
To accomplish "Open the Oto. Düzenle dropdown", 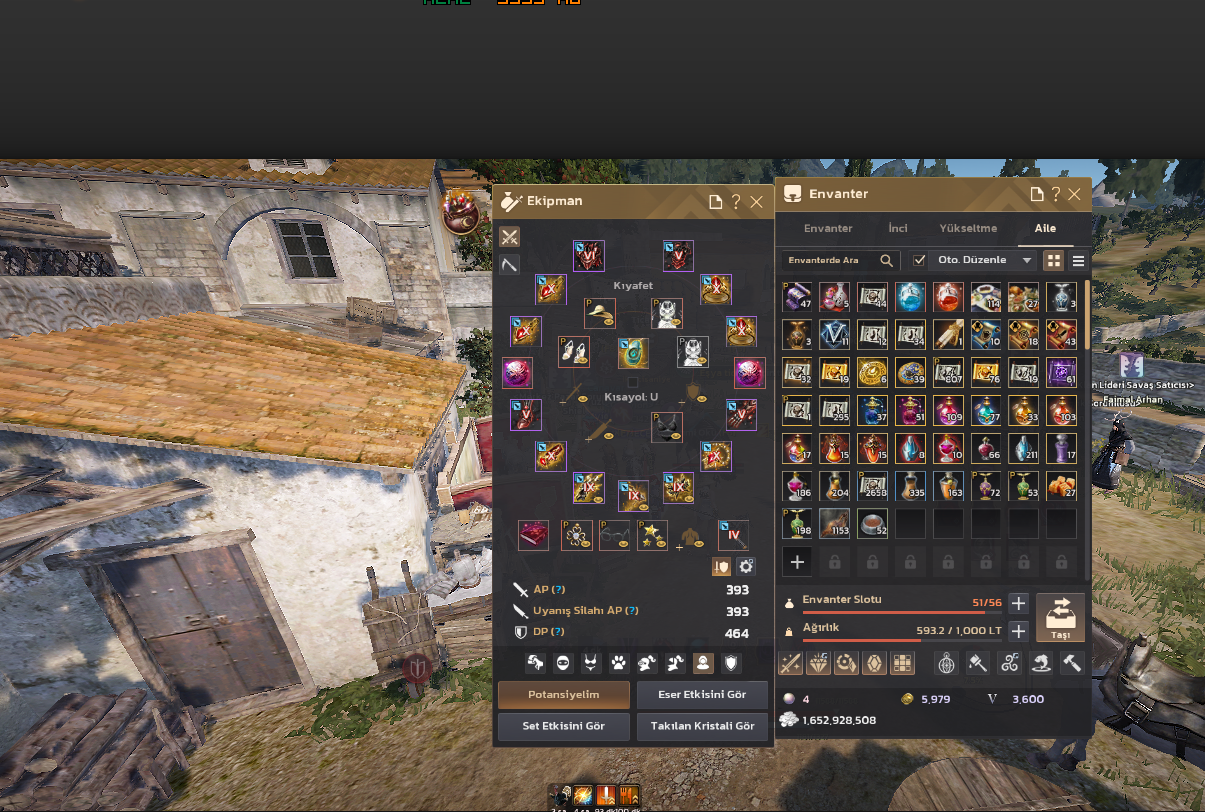I will [x=1025, y=260].
